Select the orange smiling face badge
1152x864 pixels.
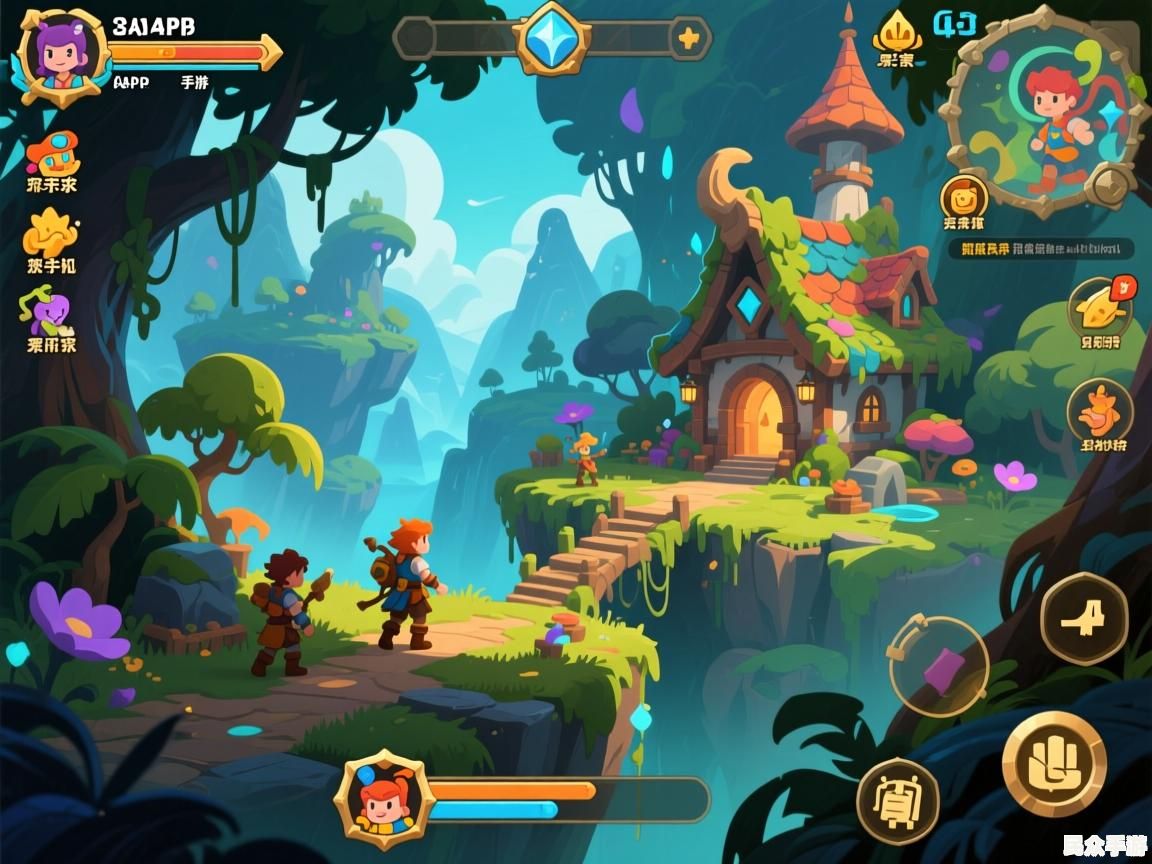tap(964, 197)
